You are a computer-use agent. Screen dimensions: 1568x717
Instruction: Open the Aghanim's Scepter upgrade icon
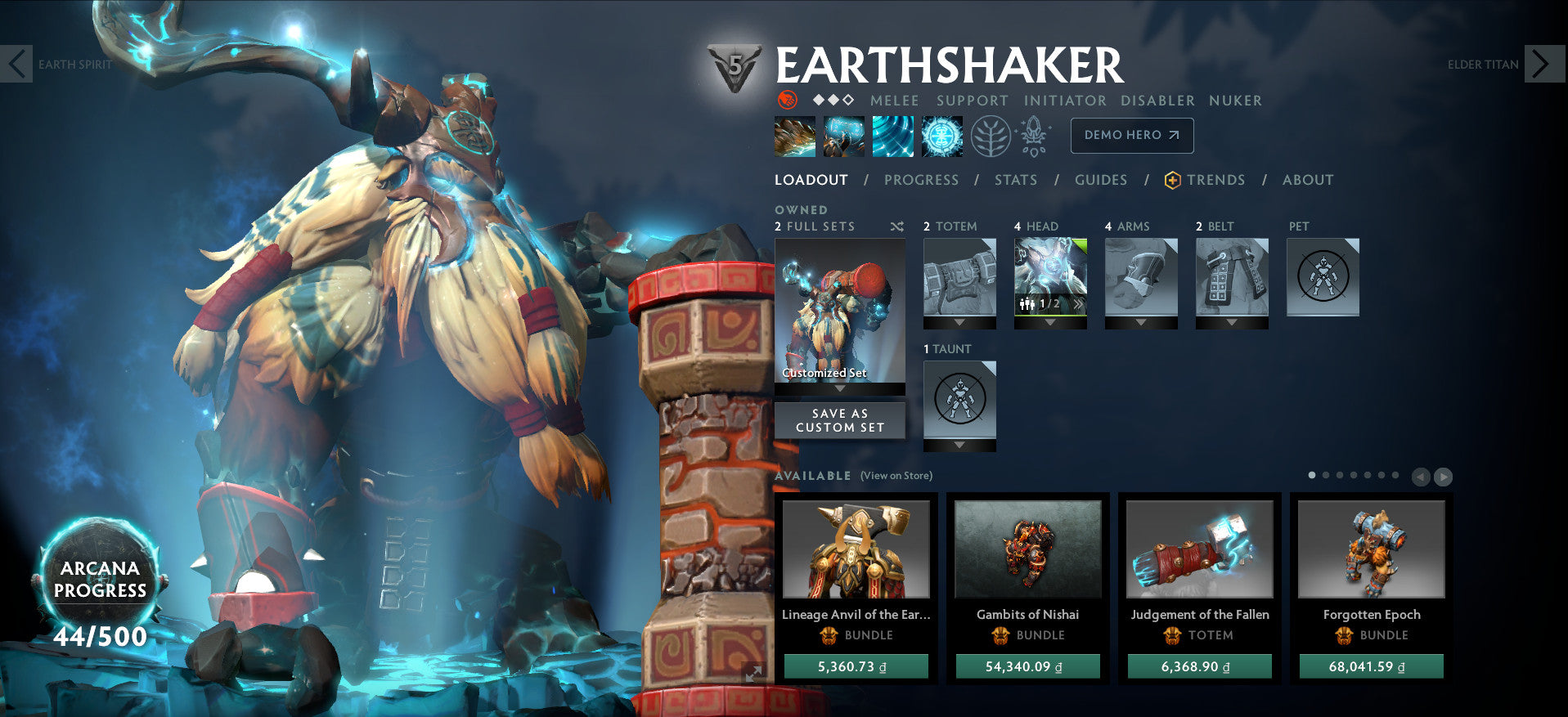1032,136
